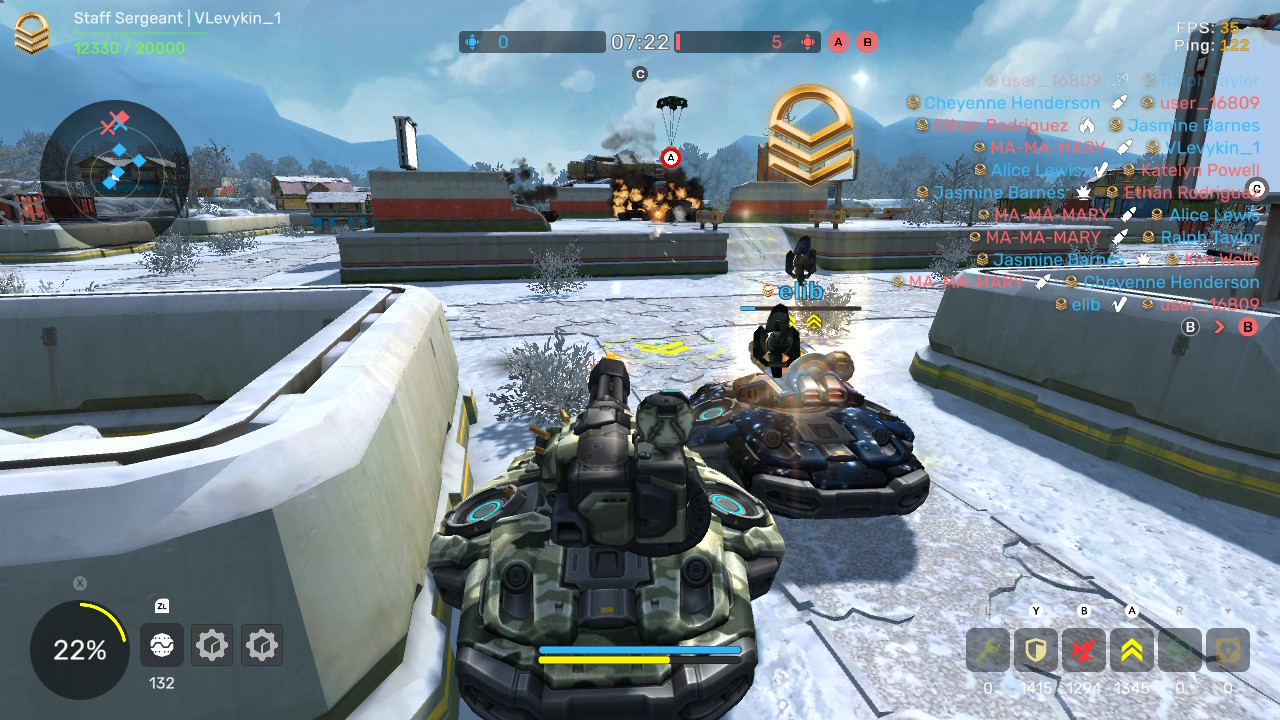This screenshot has height=720, width=1280.
Task: Activate the repair wrench supply
Action: point(986,649)
